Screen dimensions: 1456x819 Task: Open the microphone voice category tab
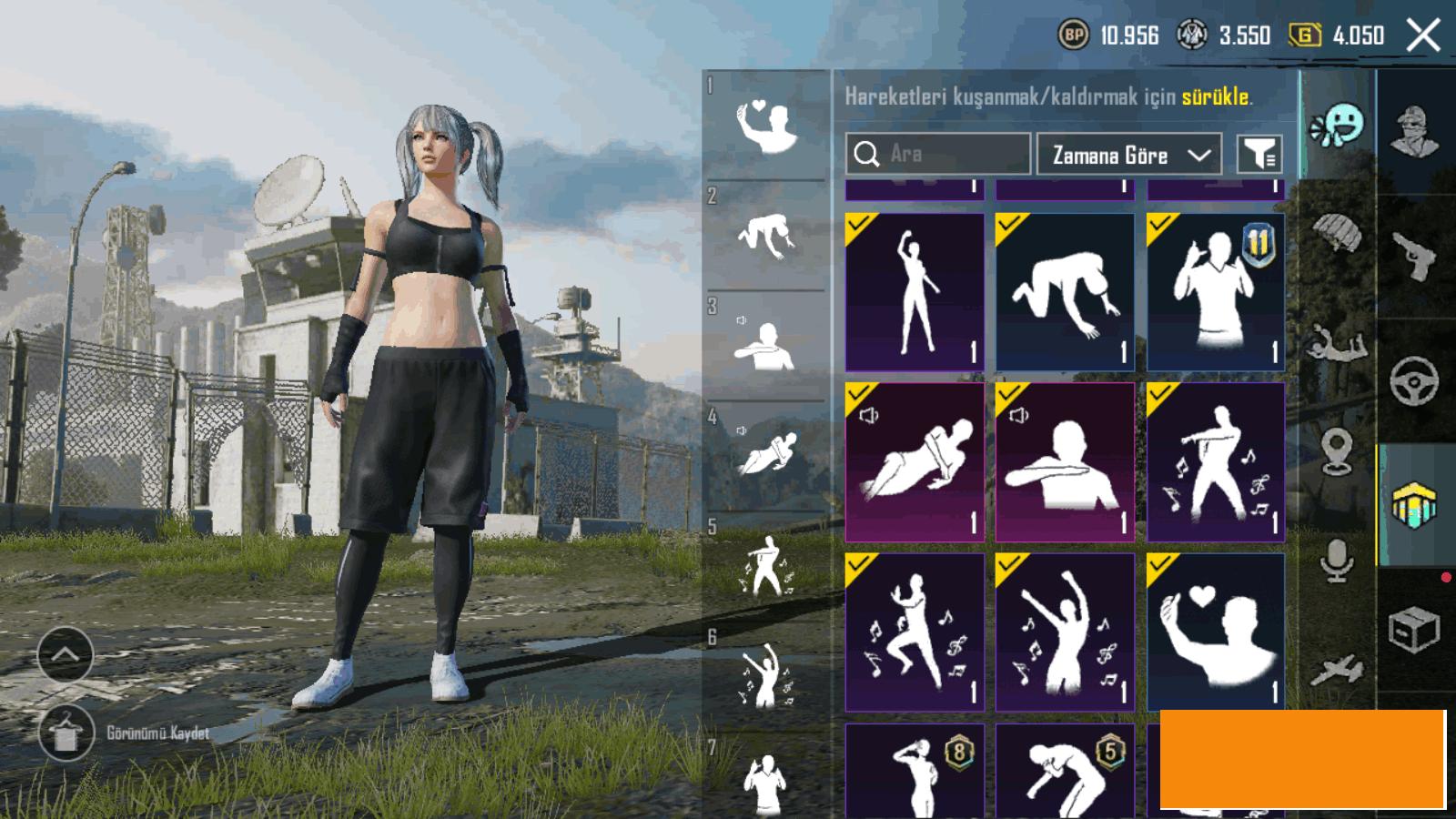[1336, 559]
